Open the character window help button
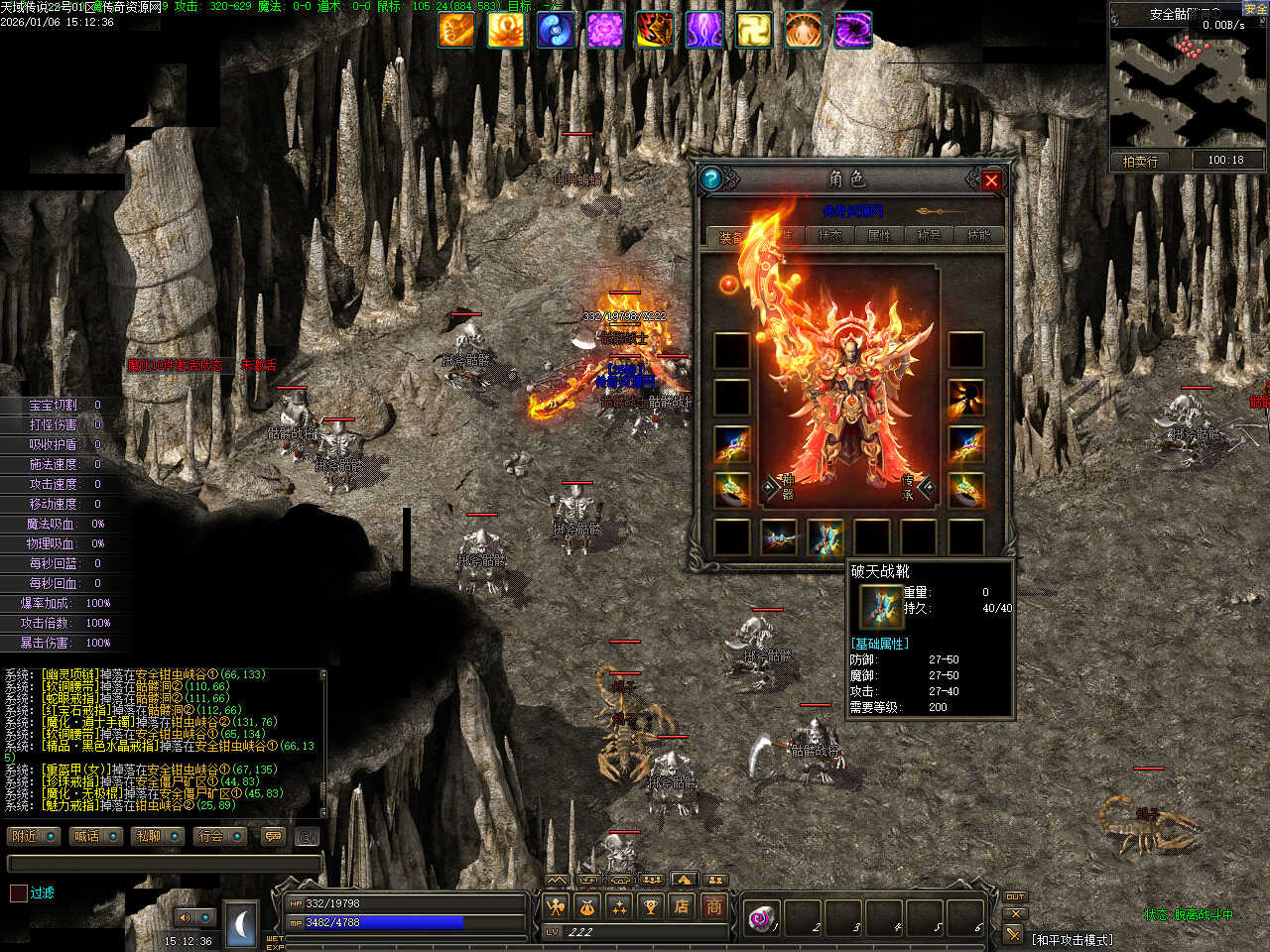This screenshot has width=1270, height=952. (x=711, y=178)
